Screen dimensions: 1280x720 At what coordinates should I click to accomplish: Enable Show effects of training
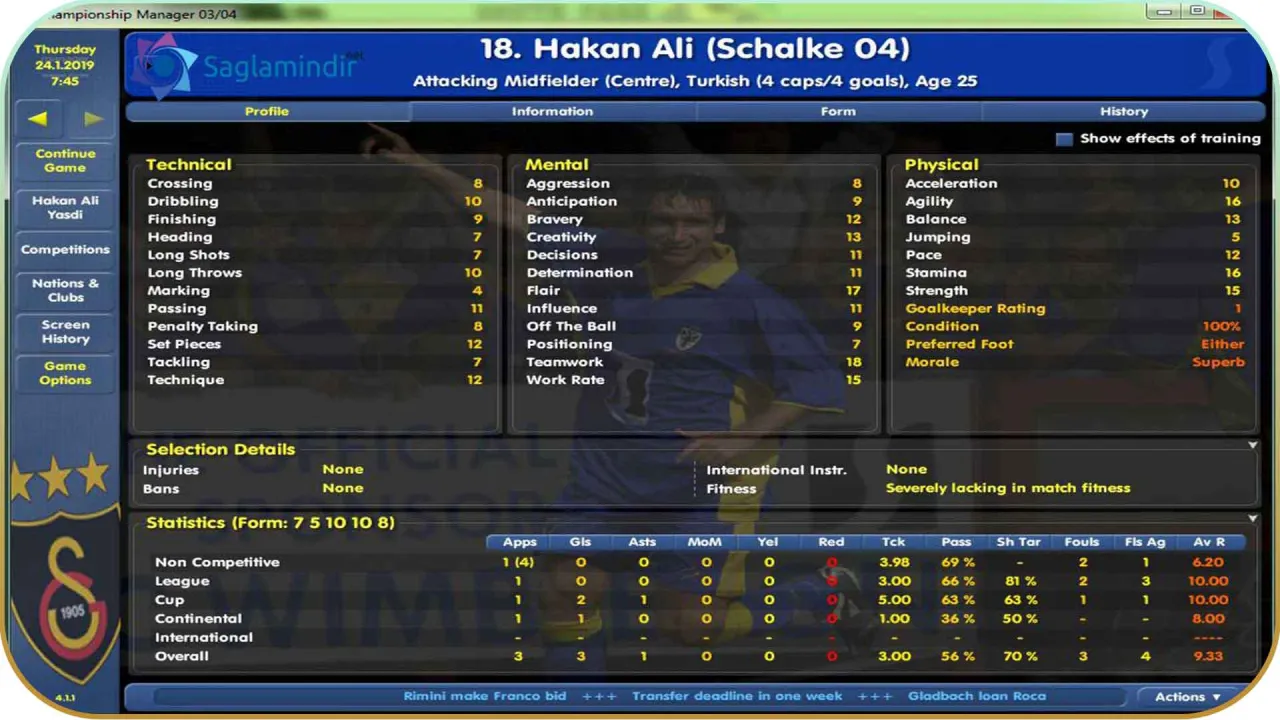click(x=1064, y=139)
